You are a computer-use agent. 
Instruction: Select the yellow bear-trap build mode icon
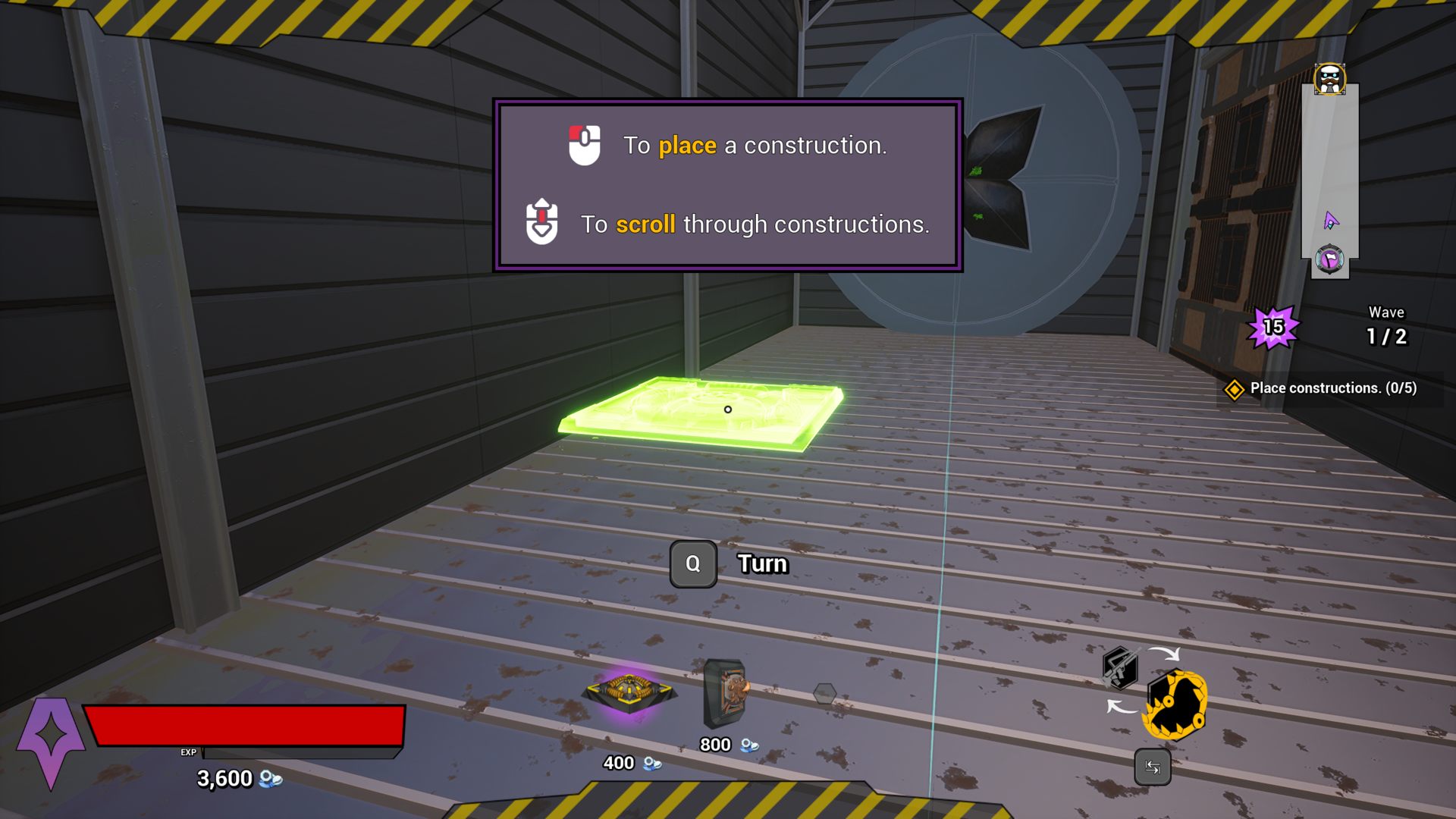(1175, 704)
